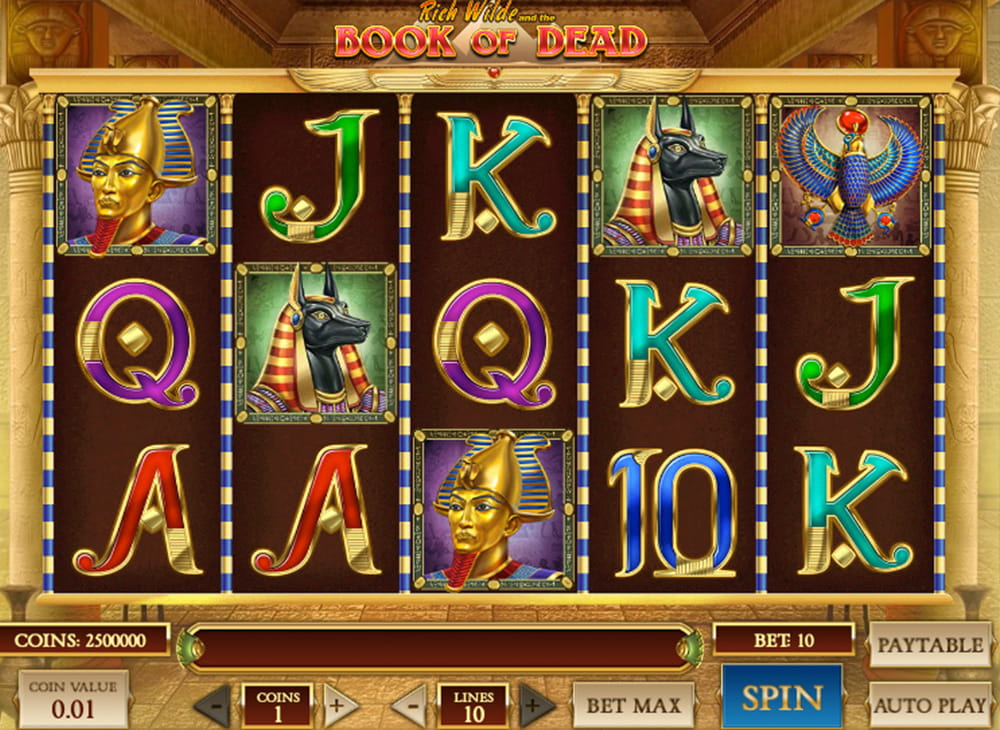
Task: Activate Auto Play
Action: pyautogui.click(x=930, y=704)
